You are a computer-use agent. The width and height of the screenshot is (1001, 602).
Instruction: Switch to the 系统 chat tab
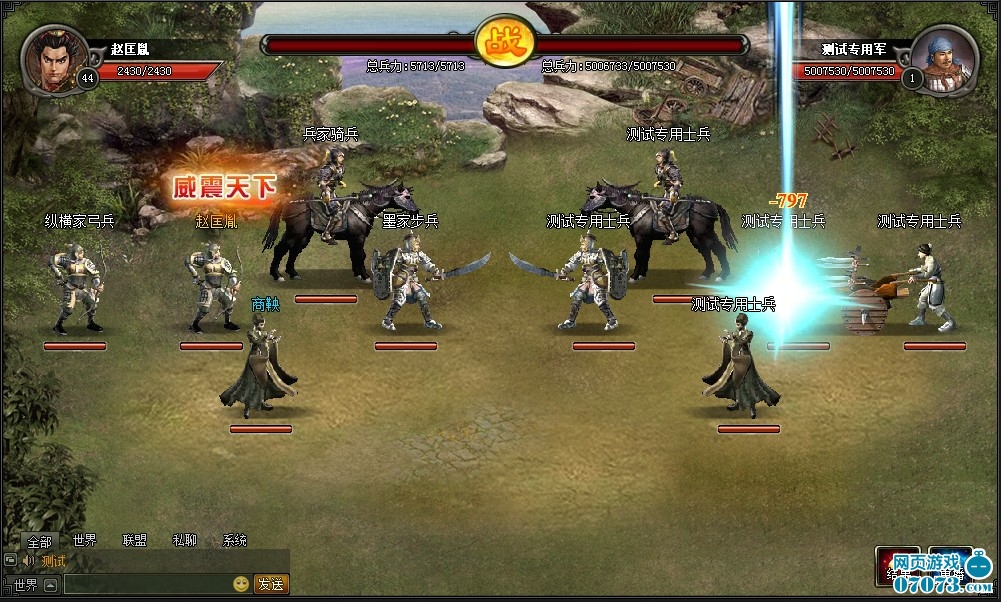point(235,541)
